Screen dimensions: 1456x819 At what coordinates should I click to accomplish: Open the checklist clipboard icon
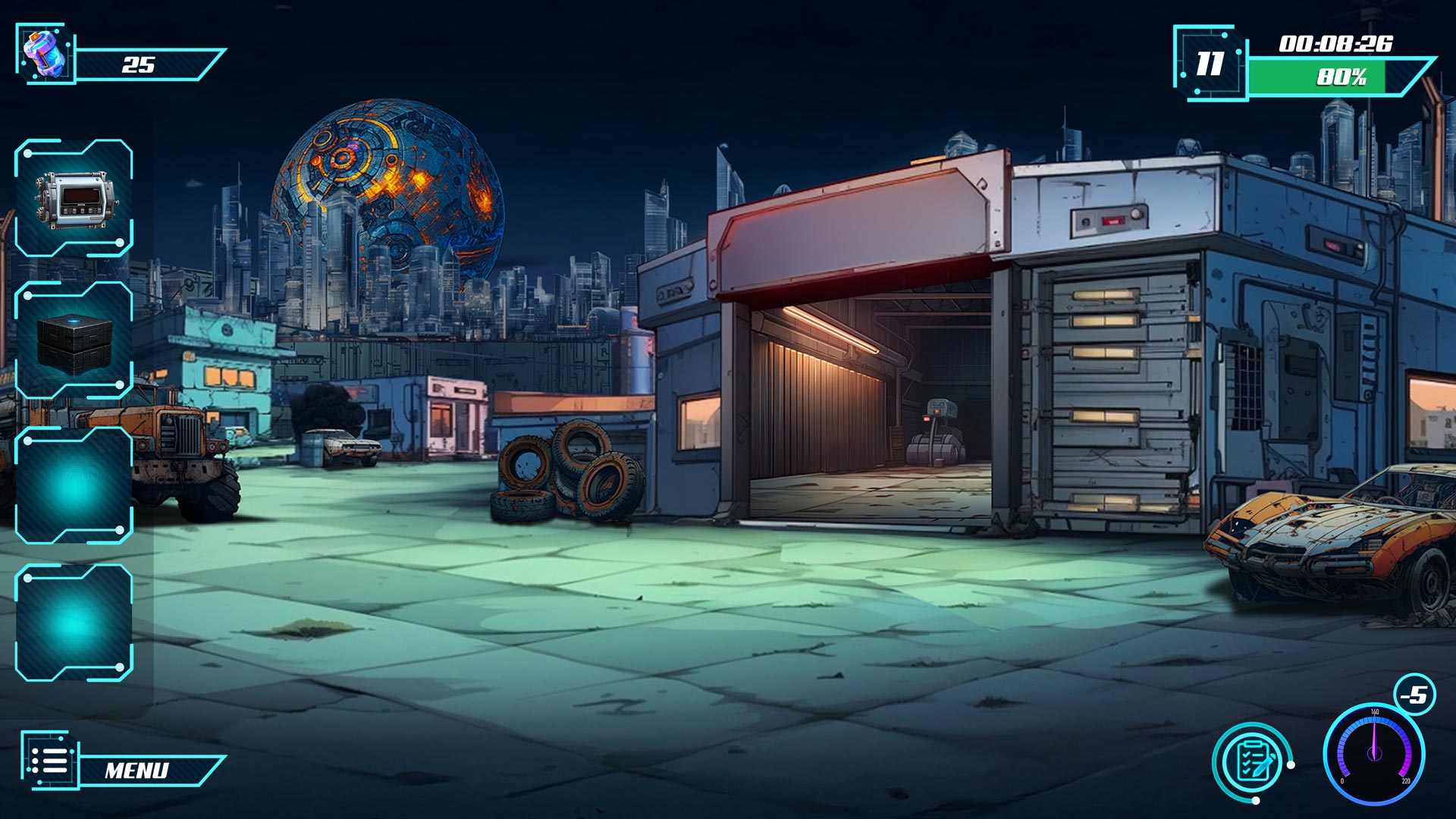tap(1251, 761)
